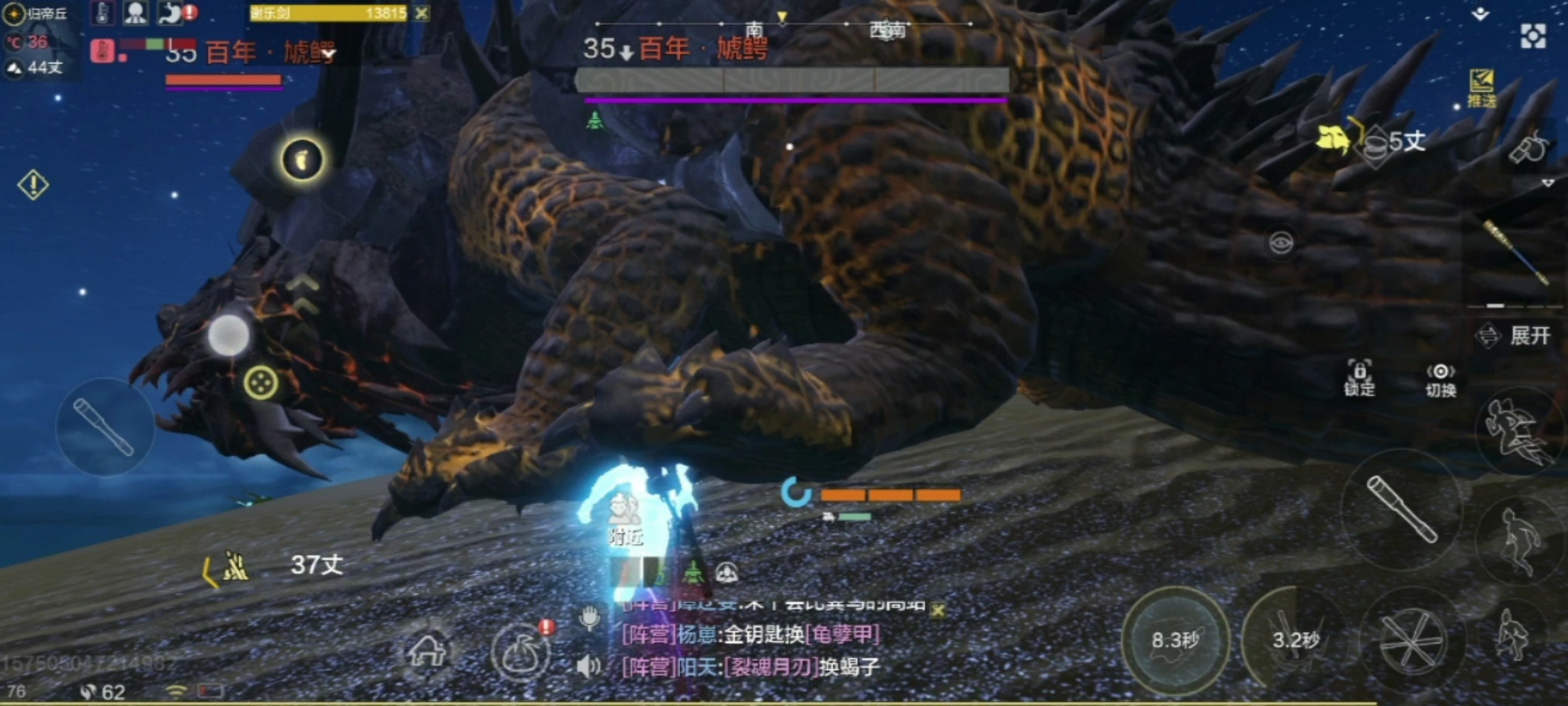Close the chat box with X

coord(938,610)
